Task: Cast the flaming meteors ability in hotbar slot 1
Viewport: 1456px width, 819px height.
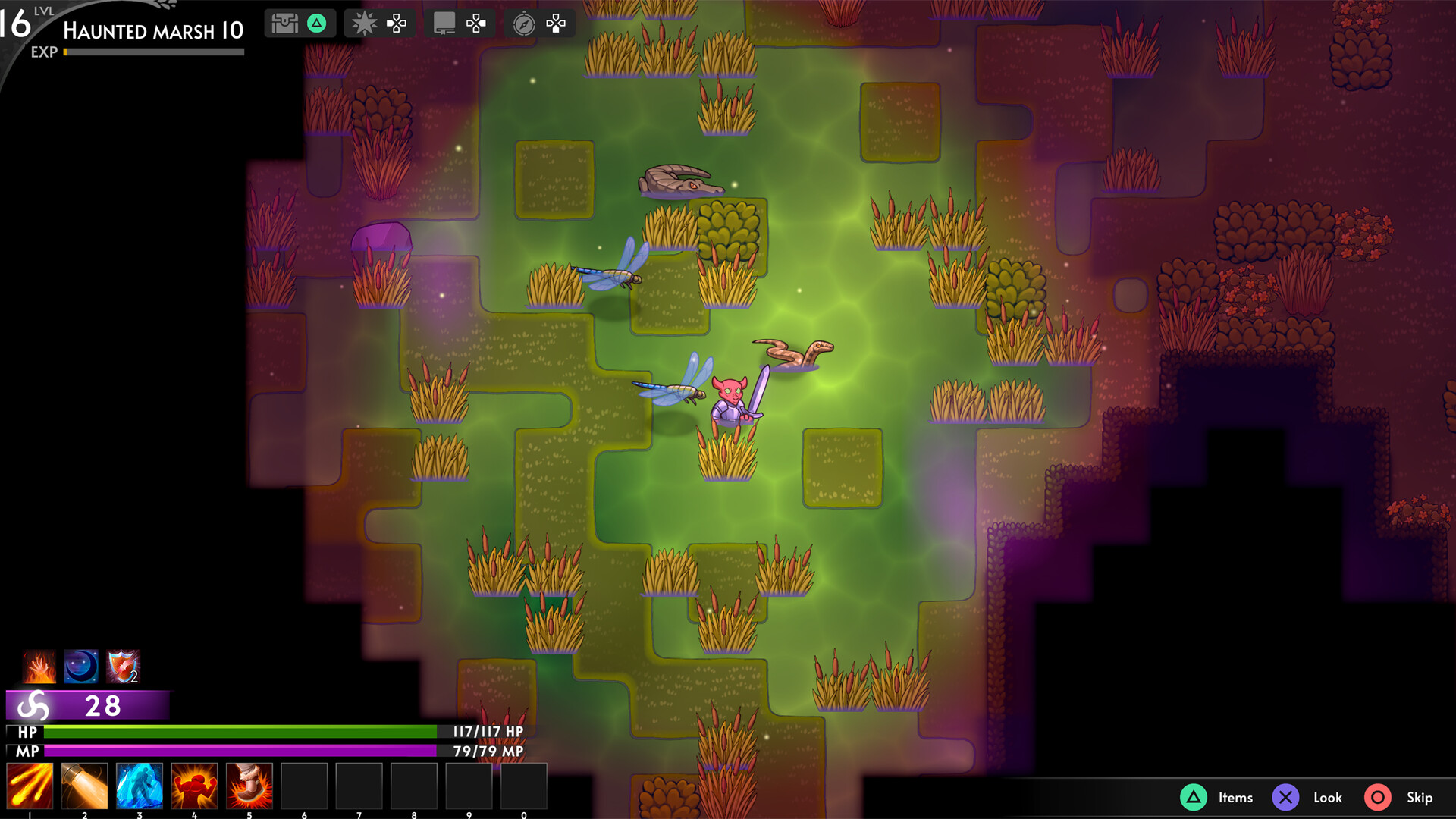Action: 29,786
